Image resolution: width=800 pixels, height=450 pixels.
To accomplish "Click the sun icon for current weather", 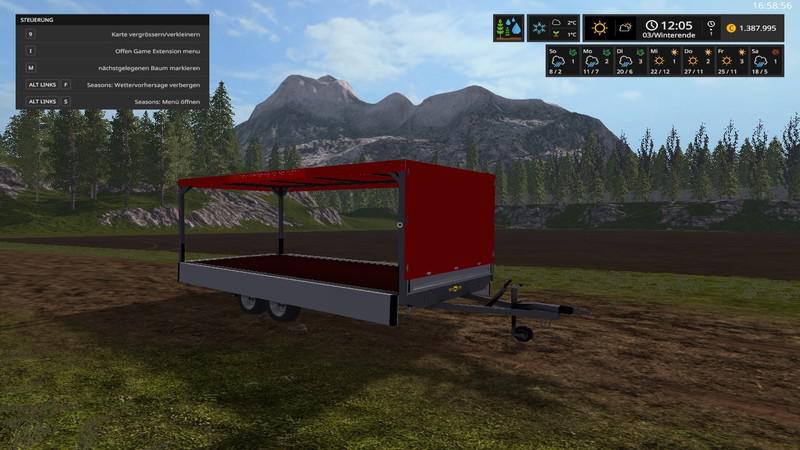I will point(599,28).
